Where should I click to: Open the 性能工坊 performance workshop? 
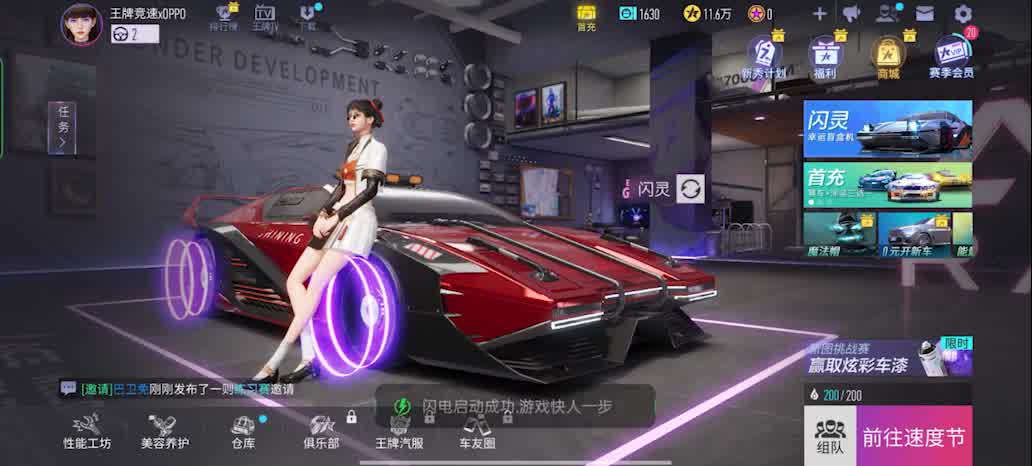[87, 432]
